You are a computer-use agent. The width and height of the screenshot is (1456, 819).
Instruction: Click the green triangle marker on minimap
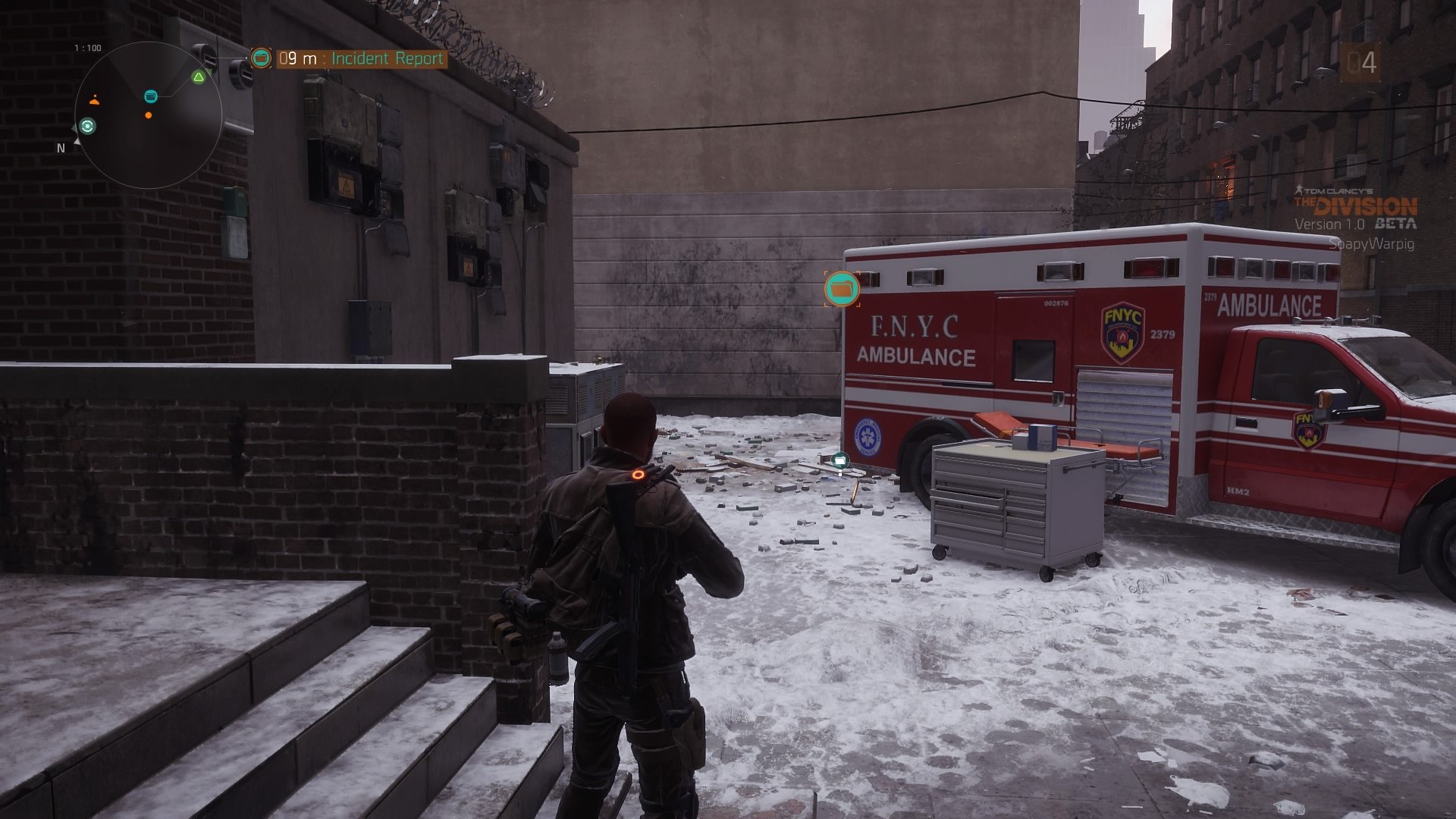point(199,77)
